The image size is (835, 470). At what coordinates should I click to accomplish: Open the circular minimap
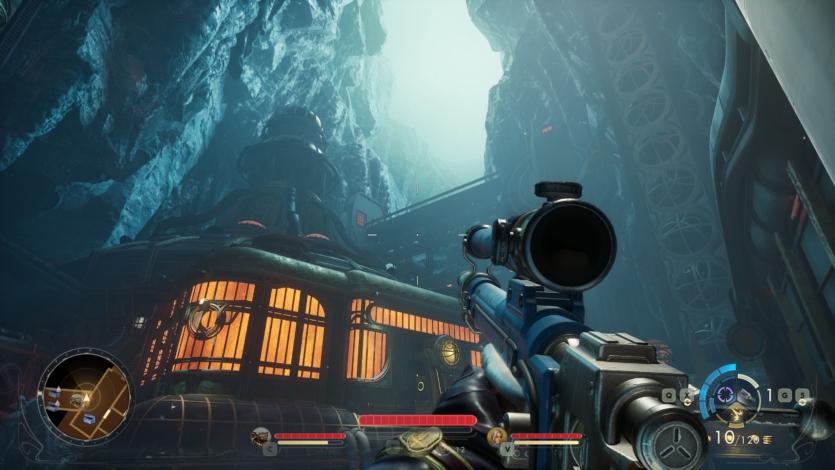pyautogui.click(x=85, y=393)
